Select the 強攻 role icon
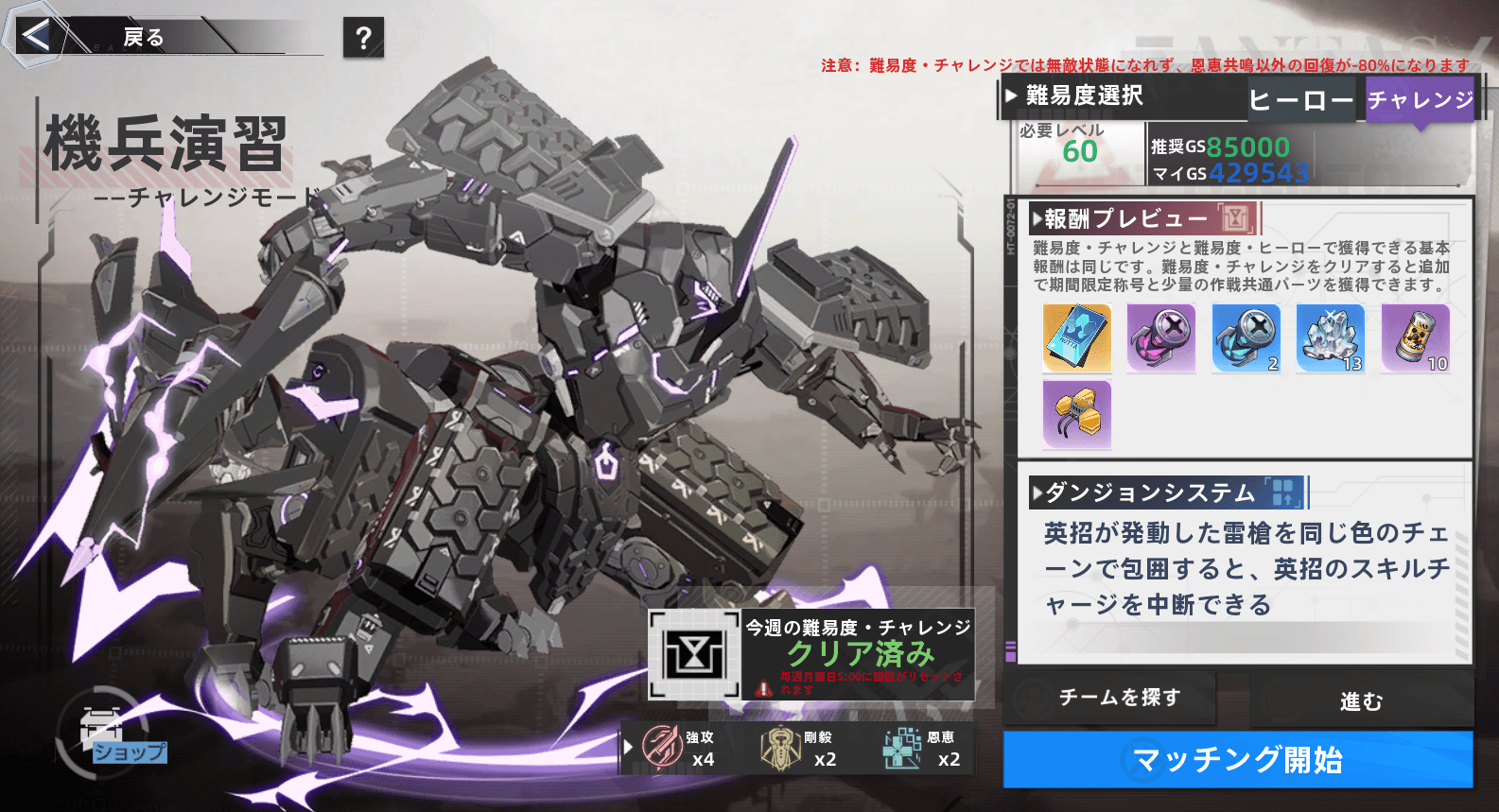 click(x=664, y=748)
